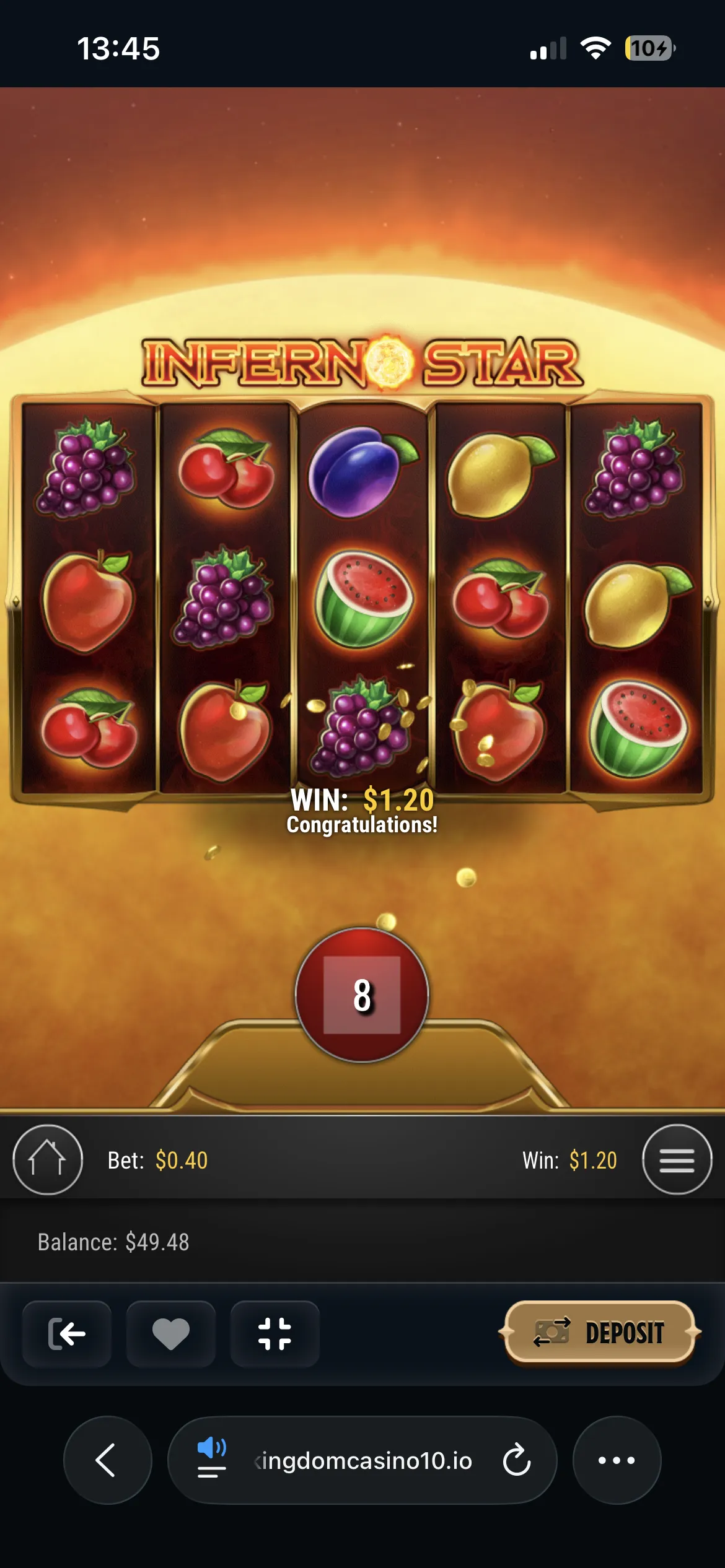725x1568 pixels.
Task: Go back with the browser back arrow
Action: pos(107,1460)
